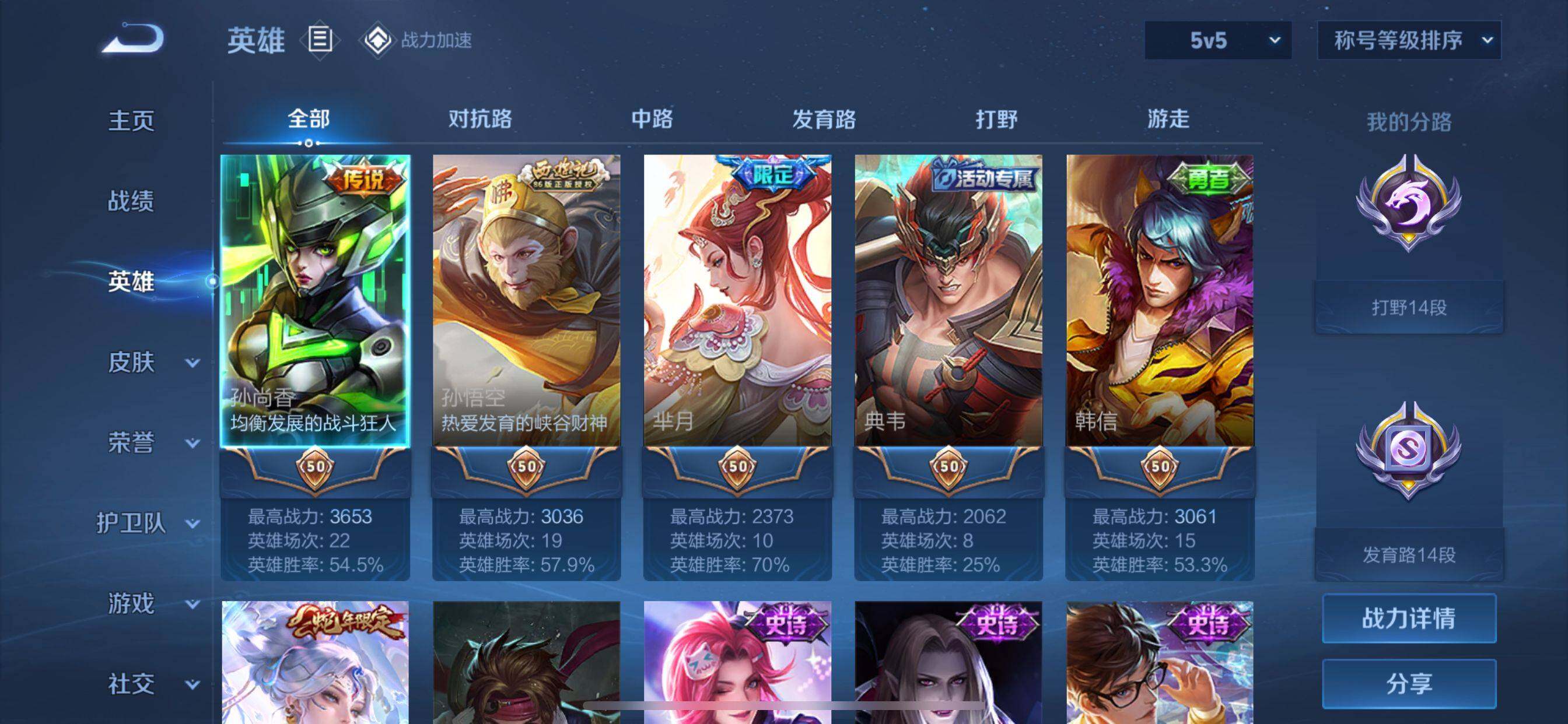Select the 孙尚香 hero card
Viewport: 1568px width, 724px height.
(x=314, y=301)
